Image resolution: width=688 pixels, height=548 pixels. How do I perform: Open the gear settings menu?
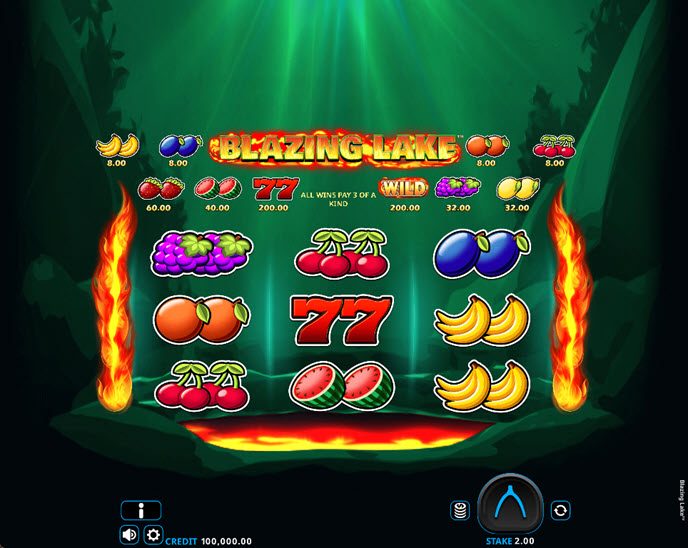pyautogui.click(x=153, y=535)
